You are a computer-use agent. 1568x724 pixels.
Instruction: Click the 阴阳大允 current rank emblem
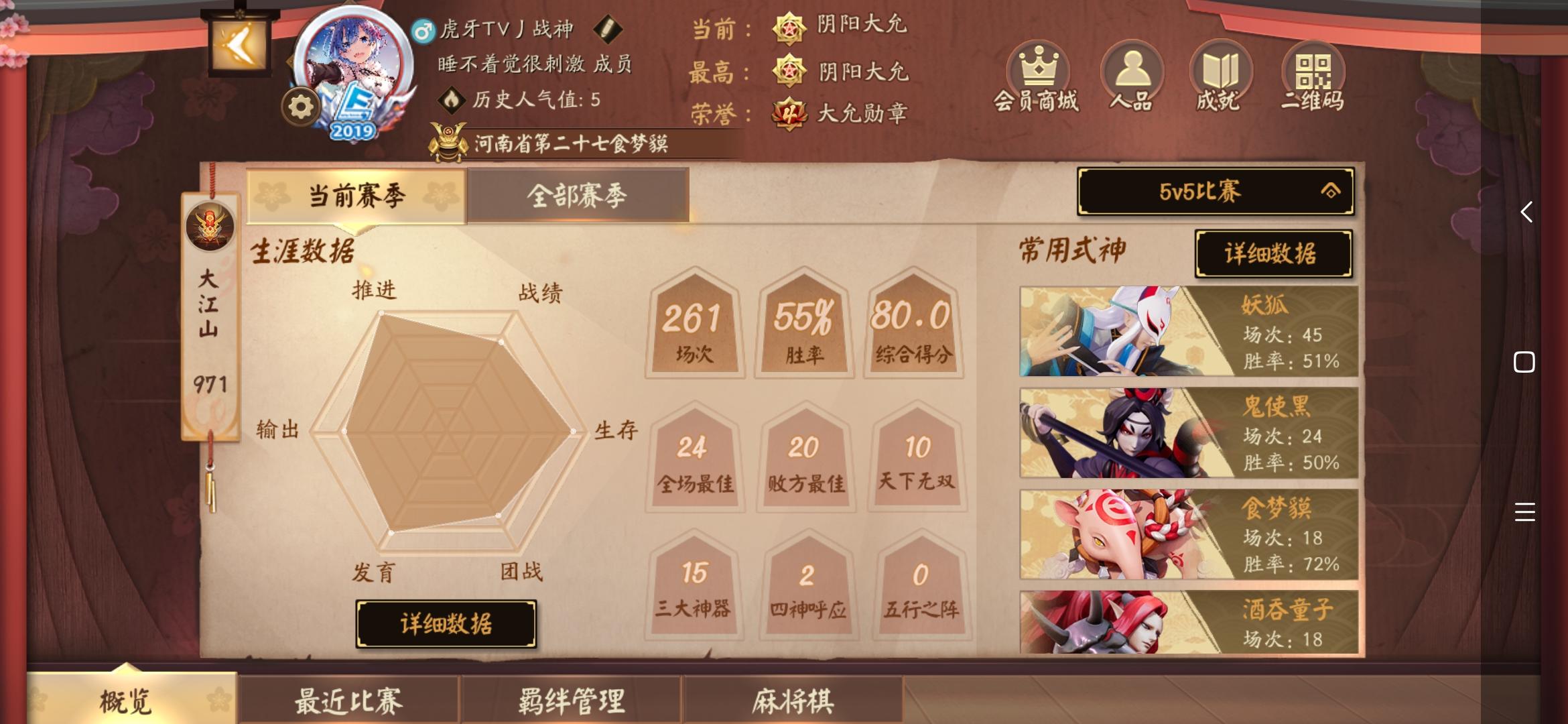click(791, 30)
